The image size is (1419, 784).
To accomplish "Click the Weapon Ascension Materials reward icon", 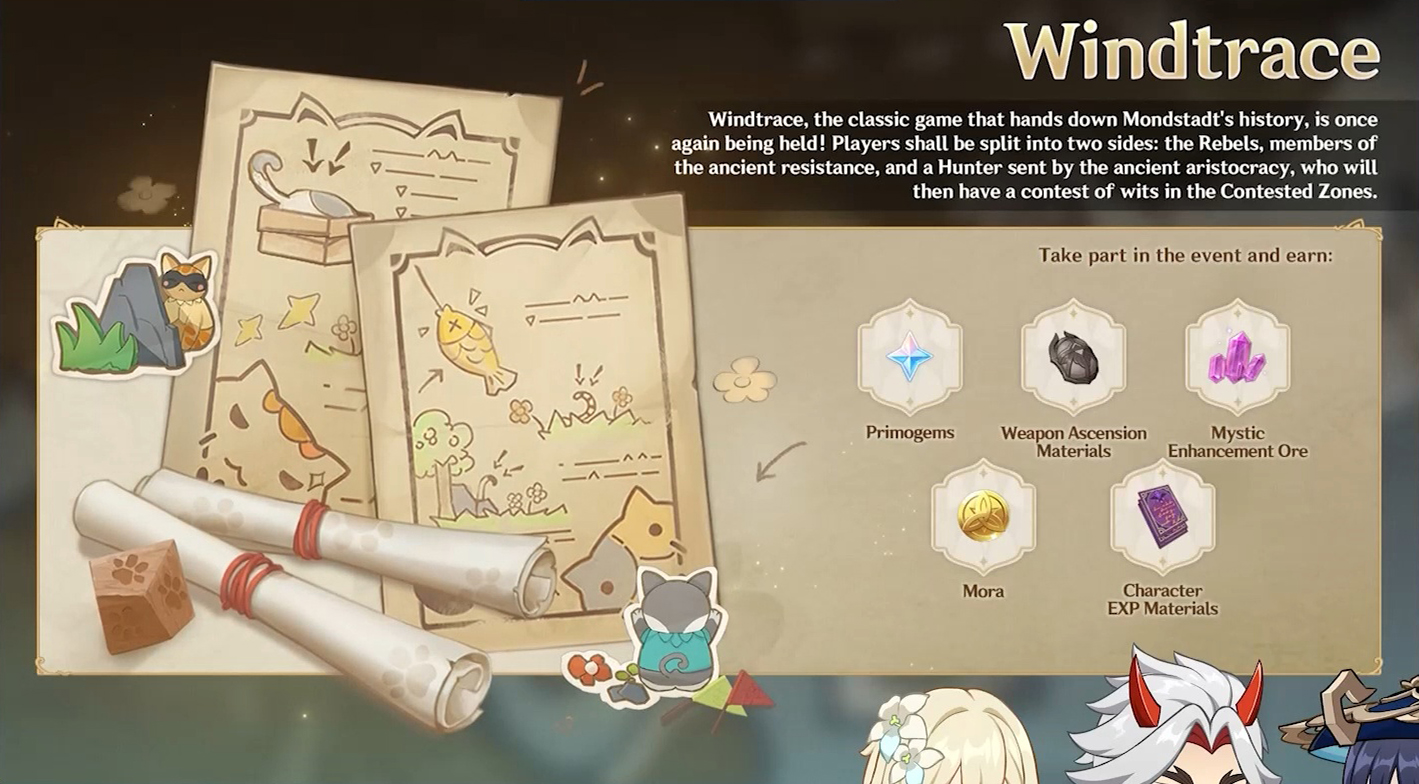I will click(x=1073, y=358).
